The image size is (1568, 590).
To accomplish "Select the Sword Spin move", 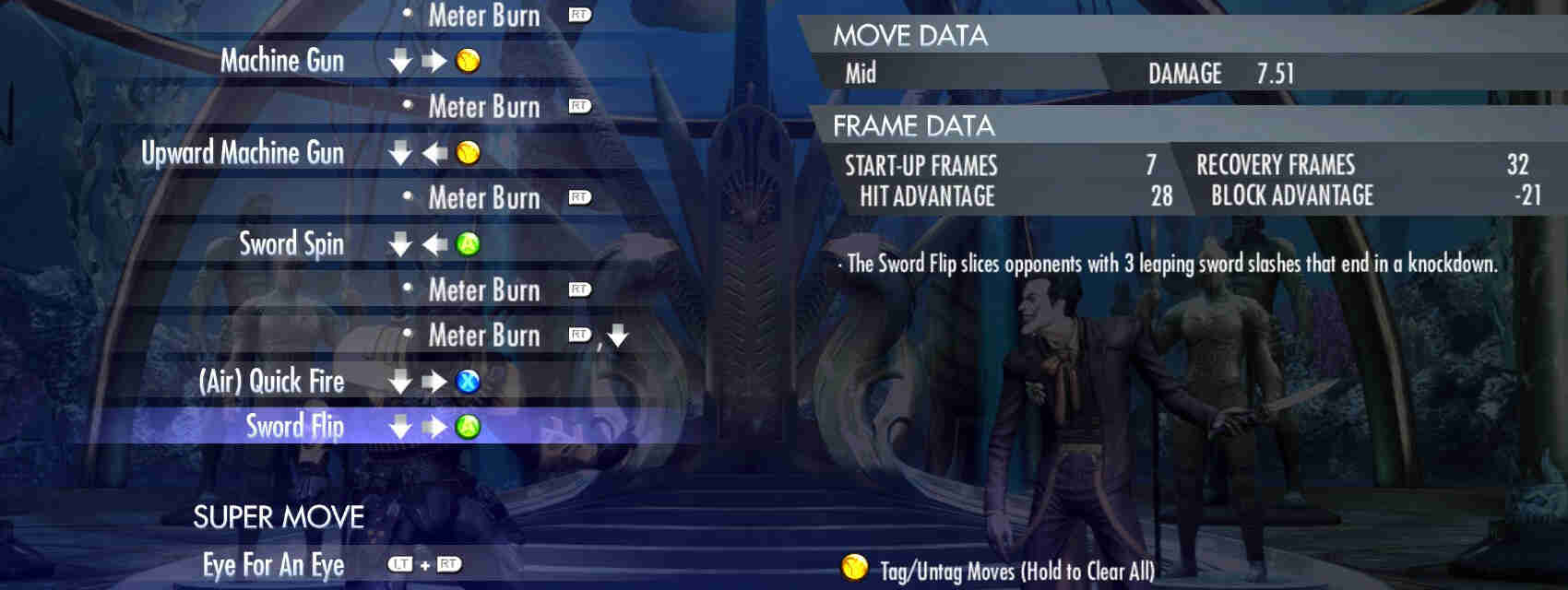I will pyautogui.click(x=291, y=244).
